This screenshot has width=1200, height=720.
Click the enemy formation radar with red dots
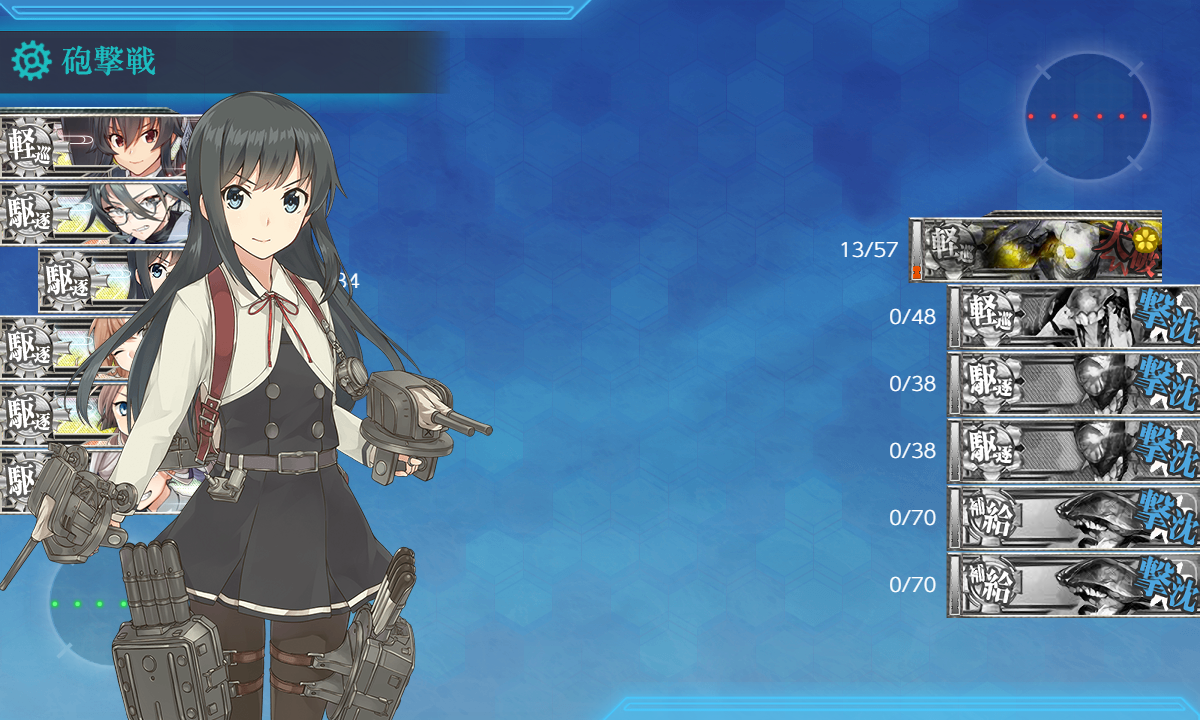pos(1087,117)
